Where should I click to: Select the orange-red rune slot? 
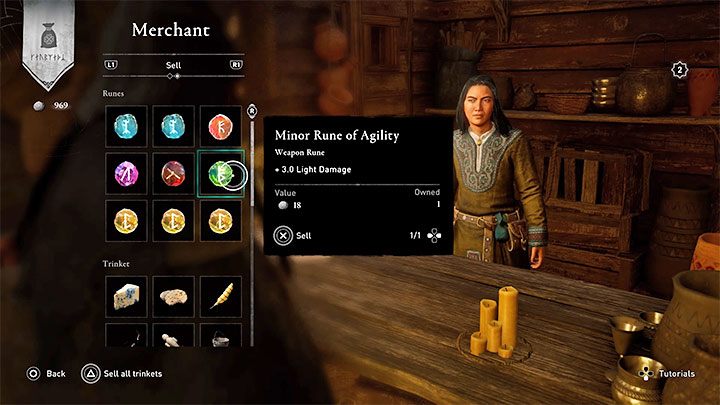(219, 126)
